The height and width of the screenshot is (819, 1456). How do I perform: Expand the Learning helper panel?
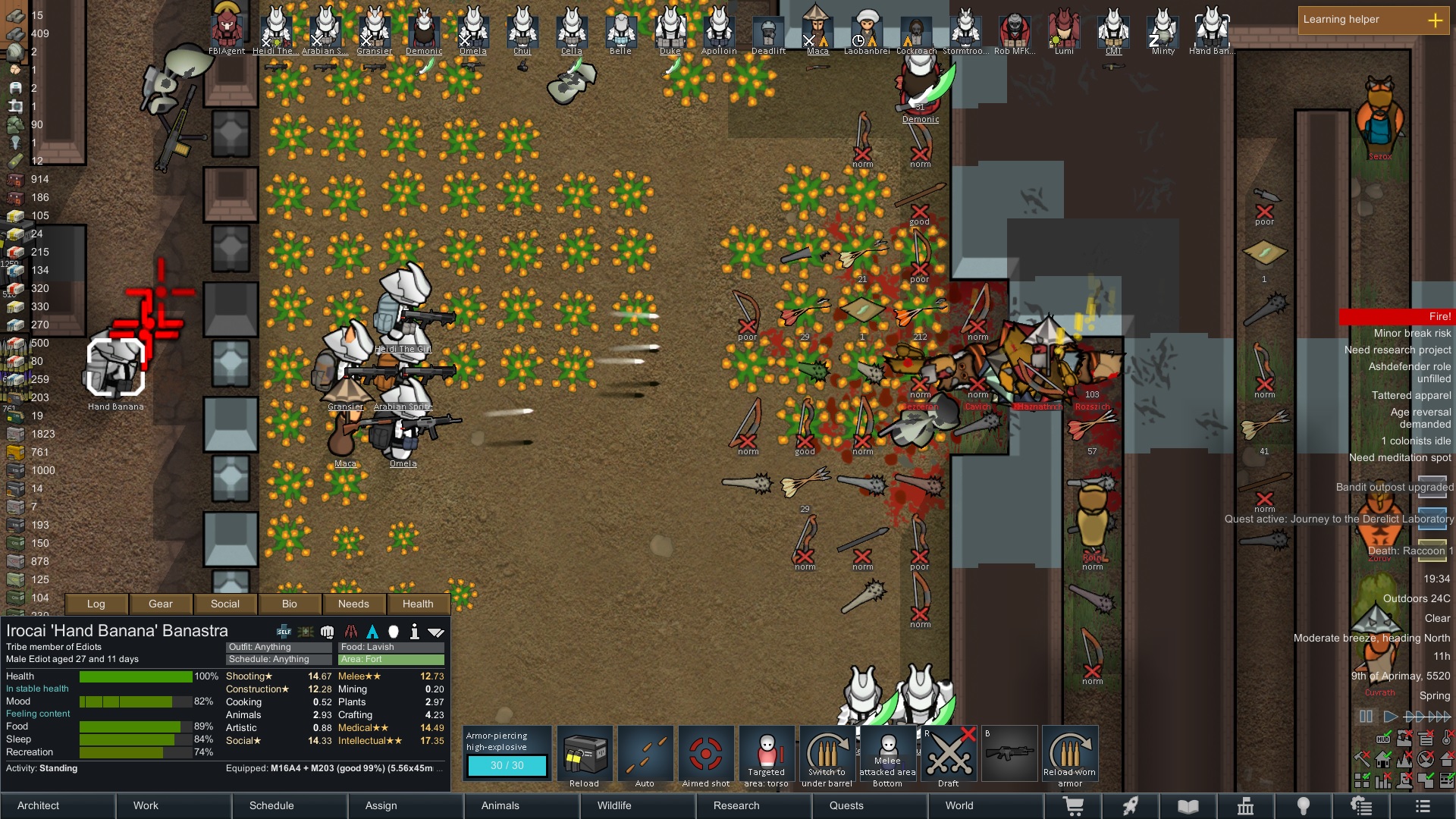1435,20
